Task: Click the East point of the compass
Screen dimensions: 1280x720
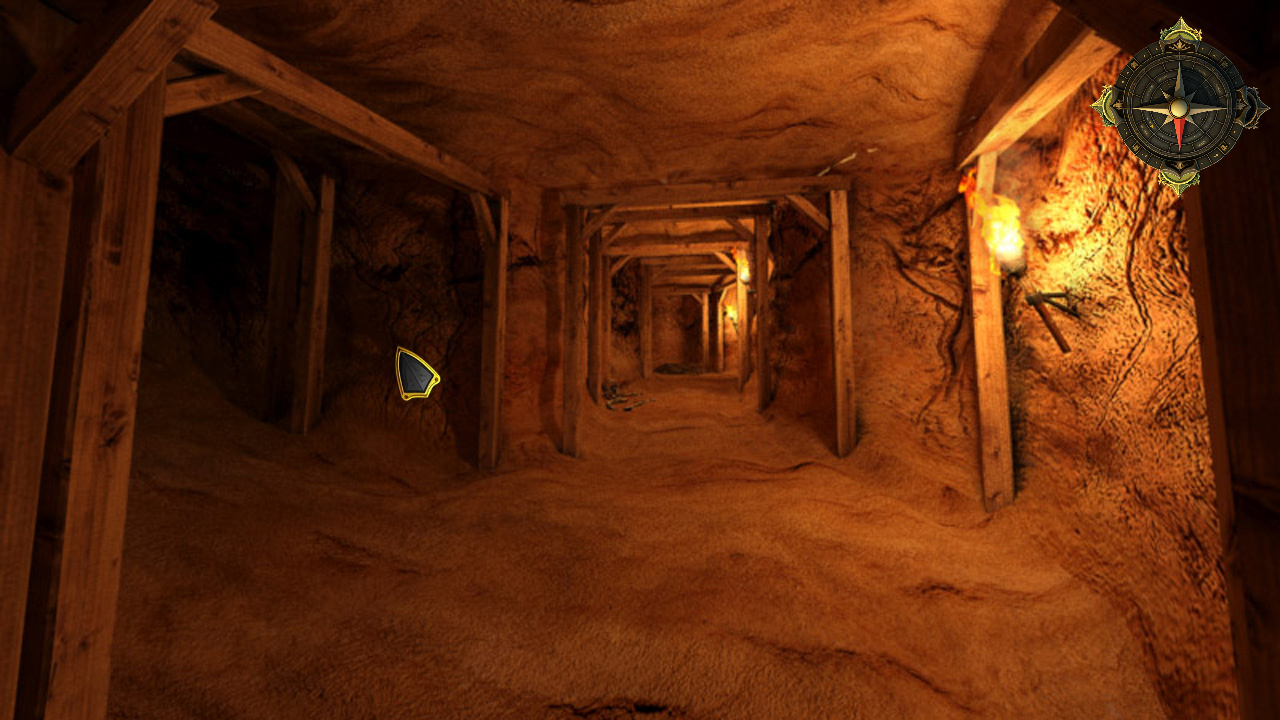Action: coord(1250,107)
